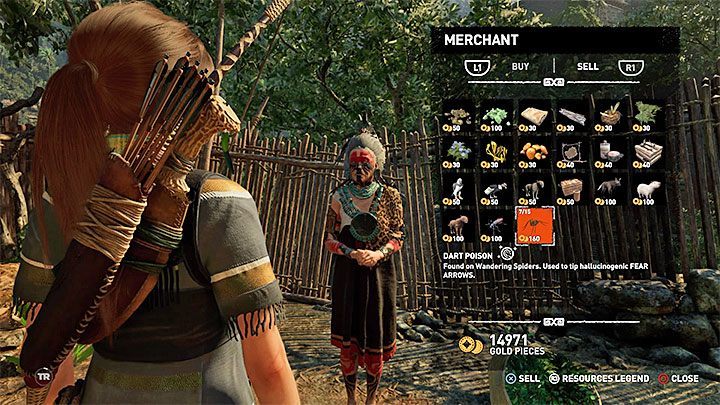
Task: Pick the blue flowers item slot
Action: click(458, 154)
